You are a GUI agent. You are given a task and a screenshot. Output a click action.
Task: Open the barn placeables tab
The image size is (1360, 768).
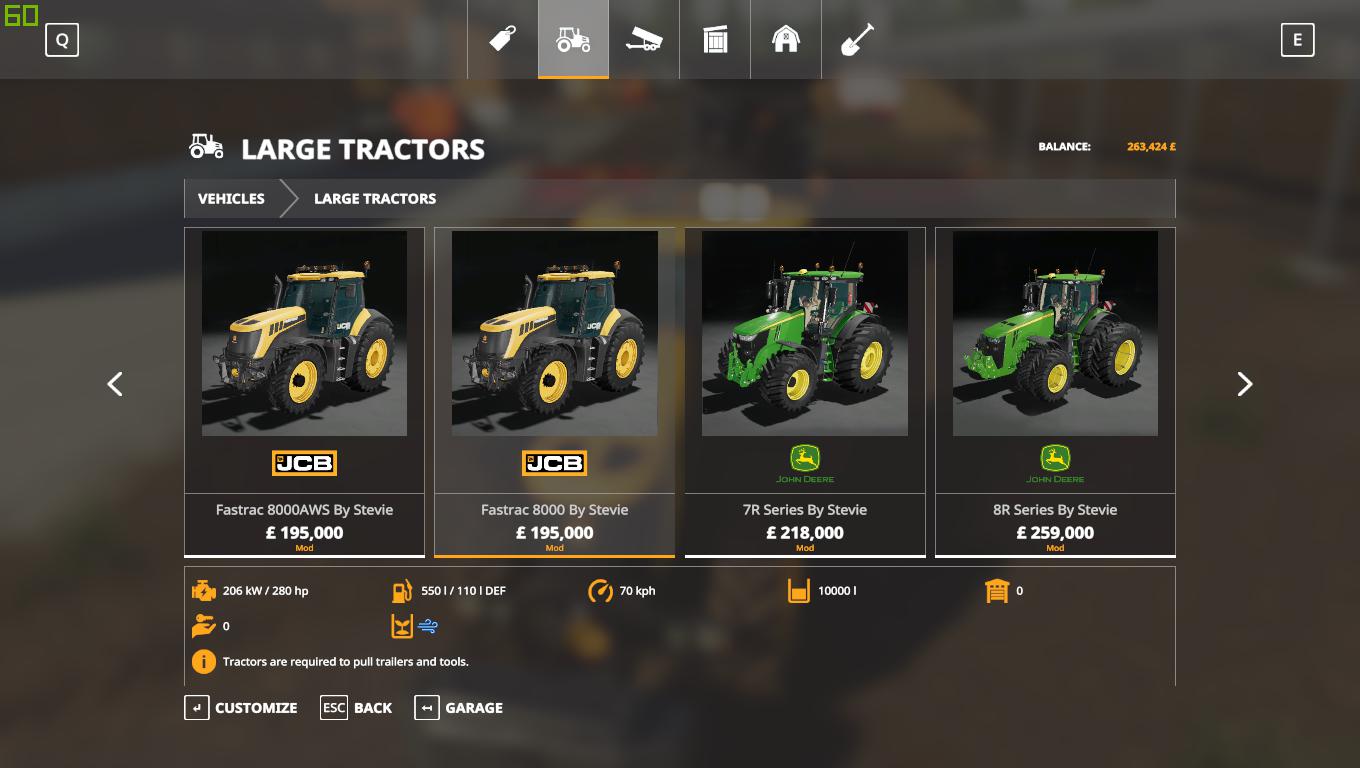(786, 39)
